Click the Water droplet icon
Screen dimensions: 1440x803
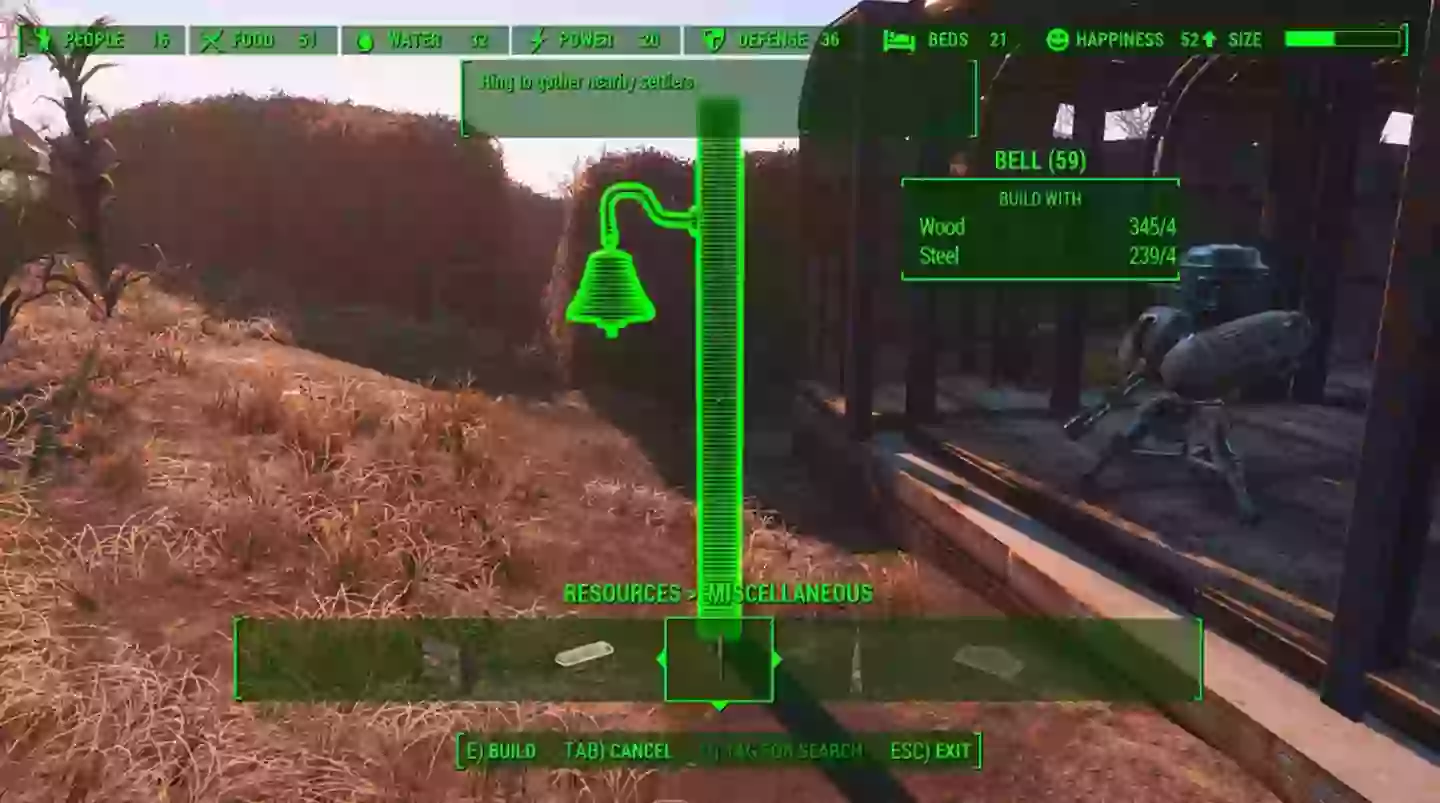(366, 40)
